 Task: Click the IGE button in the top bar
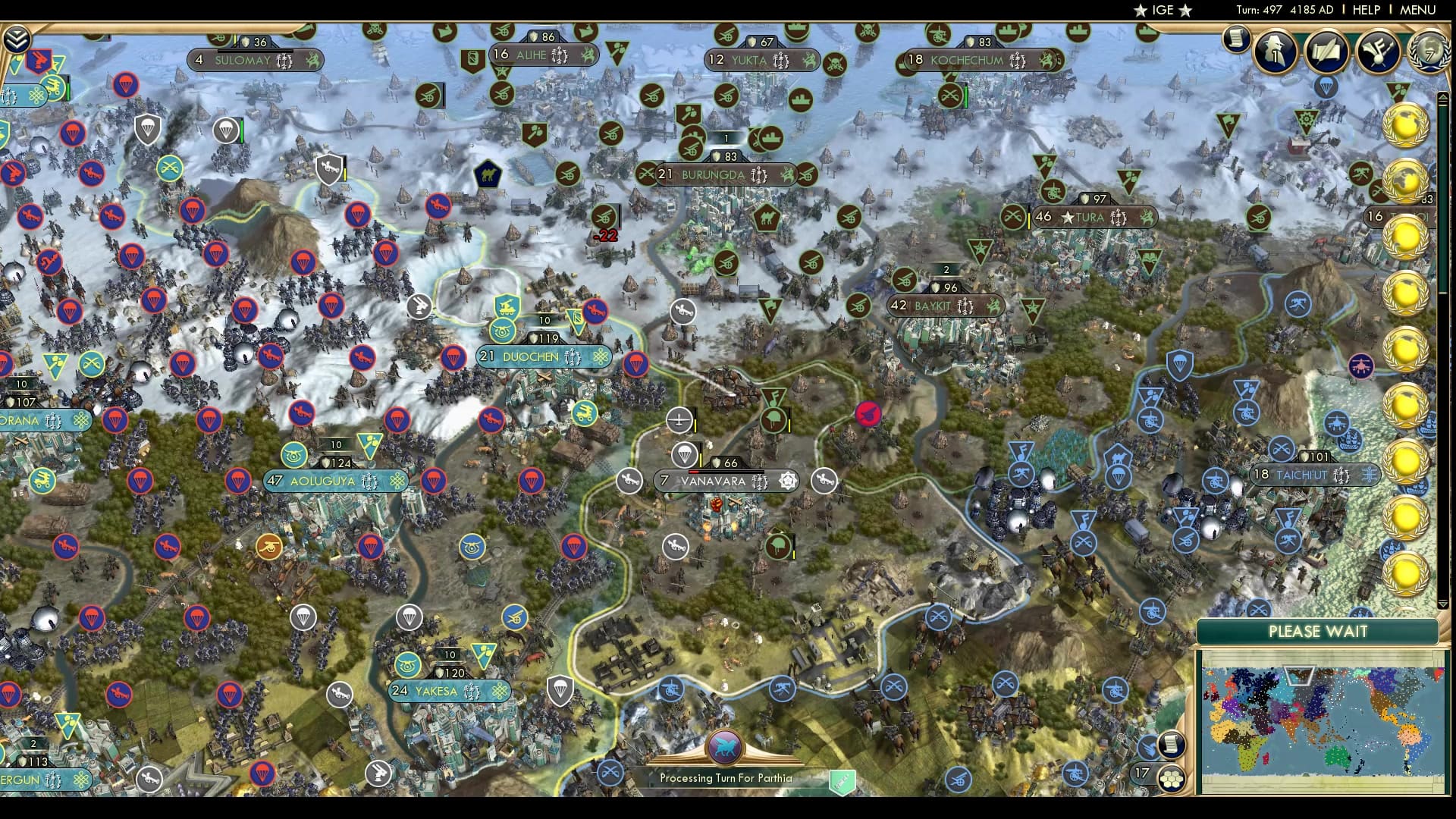1162,10
